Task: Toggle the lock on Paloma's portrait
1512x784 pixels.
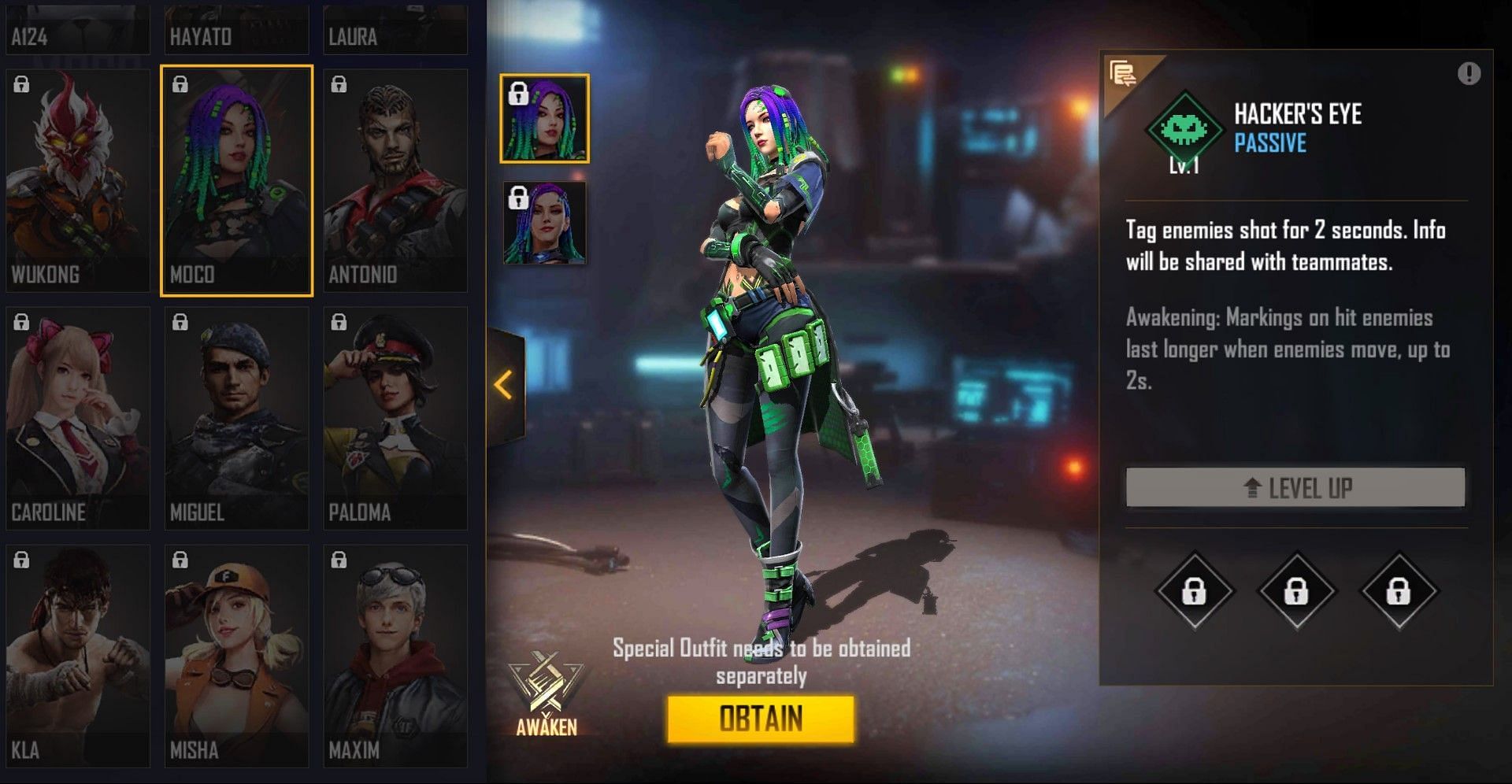Action: pos(339,324)
